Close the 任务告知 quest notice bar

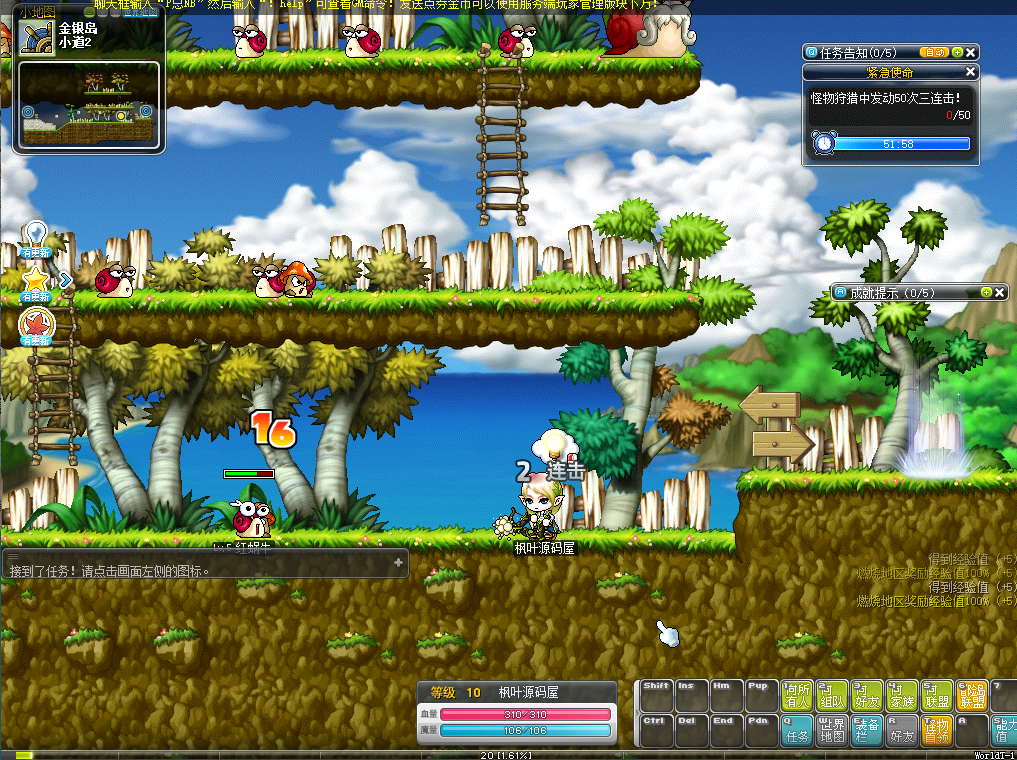[972, 52]
